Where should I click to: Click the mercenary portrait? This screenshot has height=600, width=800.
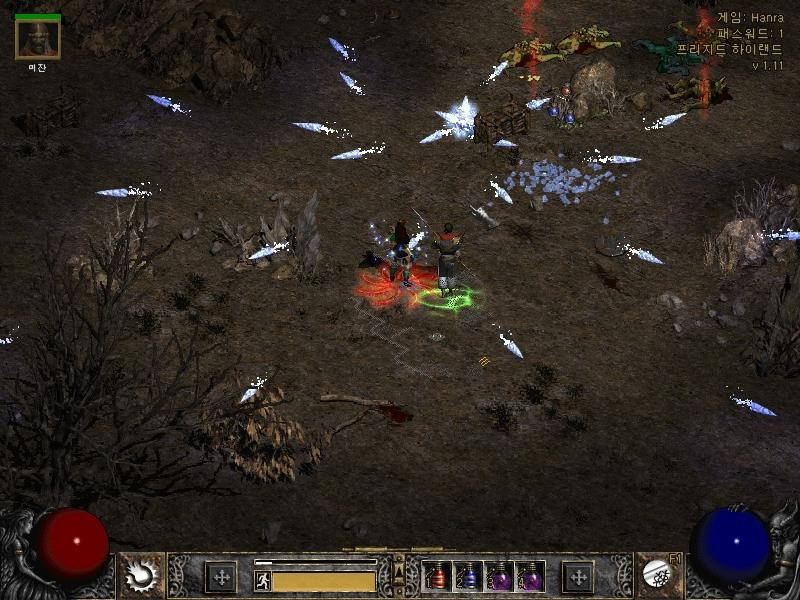pyautogui.click(x=38, y=39)
